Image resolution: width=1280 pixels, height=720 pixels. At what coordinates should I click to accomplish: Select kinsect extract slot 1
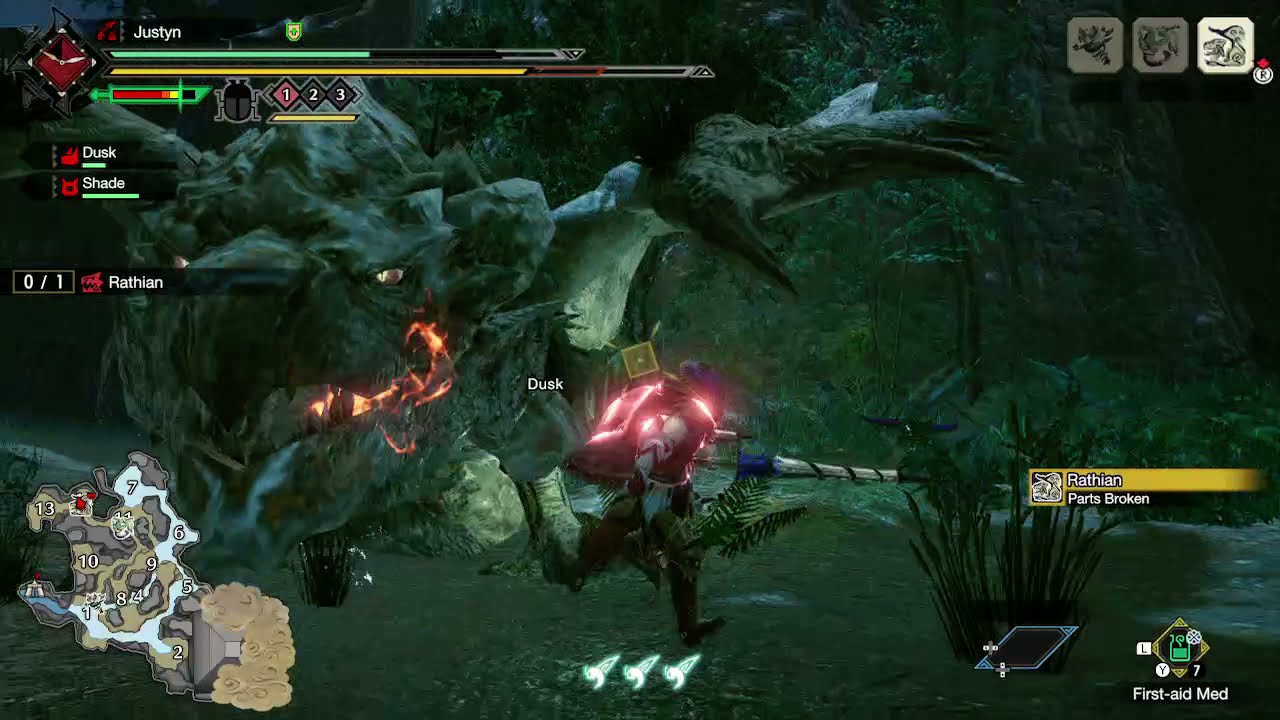pos(286,95)
